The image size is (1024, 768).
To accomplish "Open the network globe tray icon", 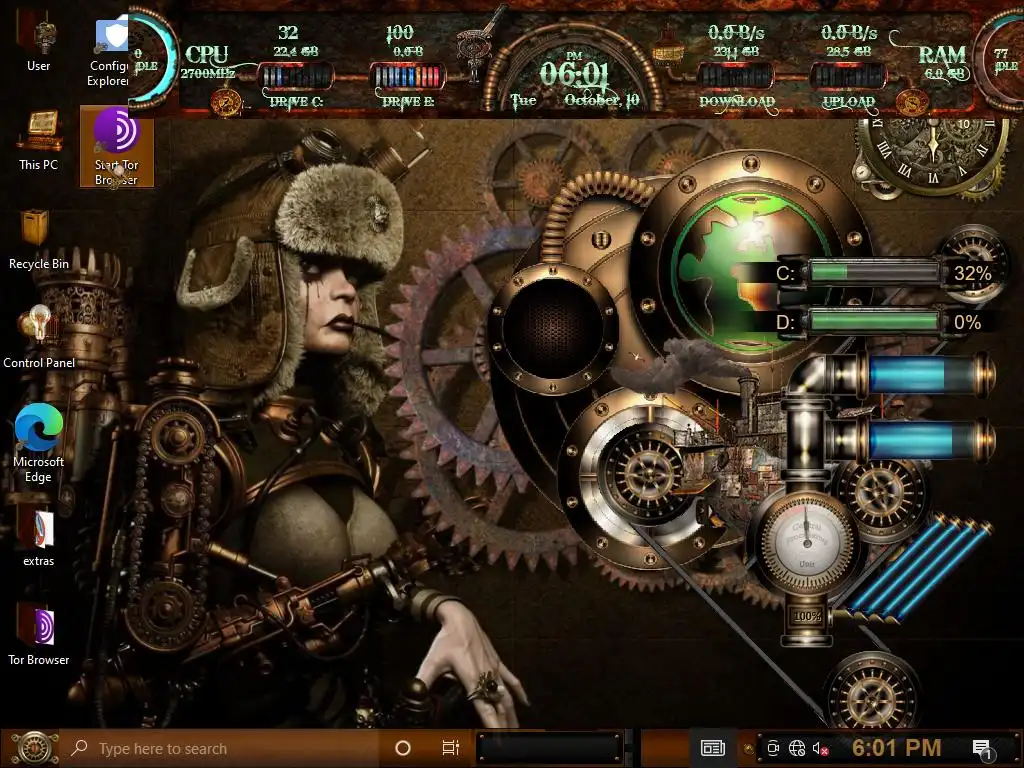I will pyautogui.click(x=797, y=748).
